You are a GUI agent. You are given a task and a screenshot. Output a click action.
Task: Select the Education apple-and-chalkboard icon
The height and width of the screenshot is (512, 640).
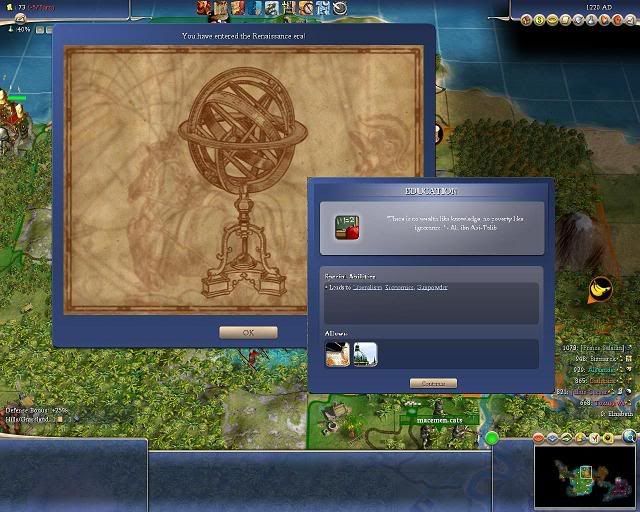pos(346,227)
